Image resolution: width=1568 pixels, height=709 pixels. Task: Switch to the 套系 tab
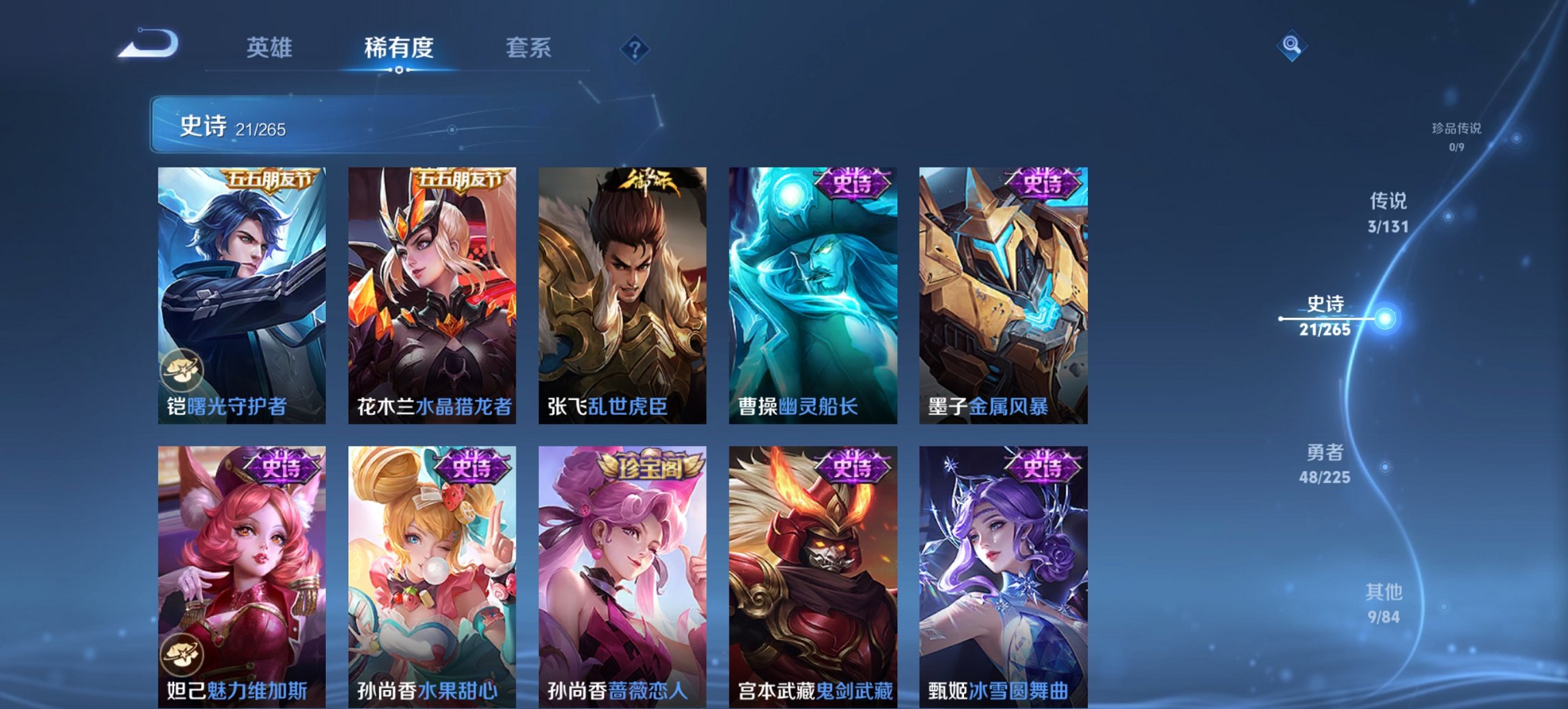click(x=529, y=48)
